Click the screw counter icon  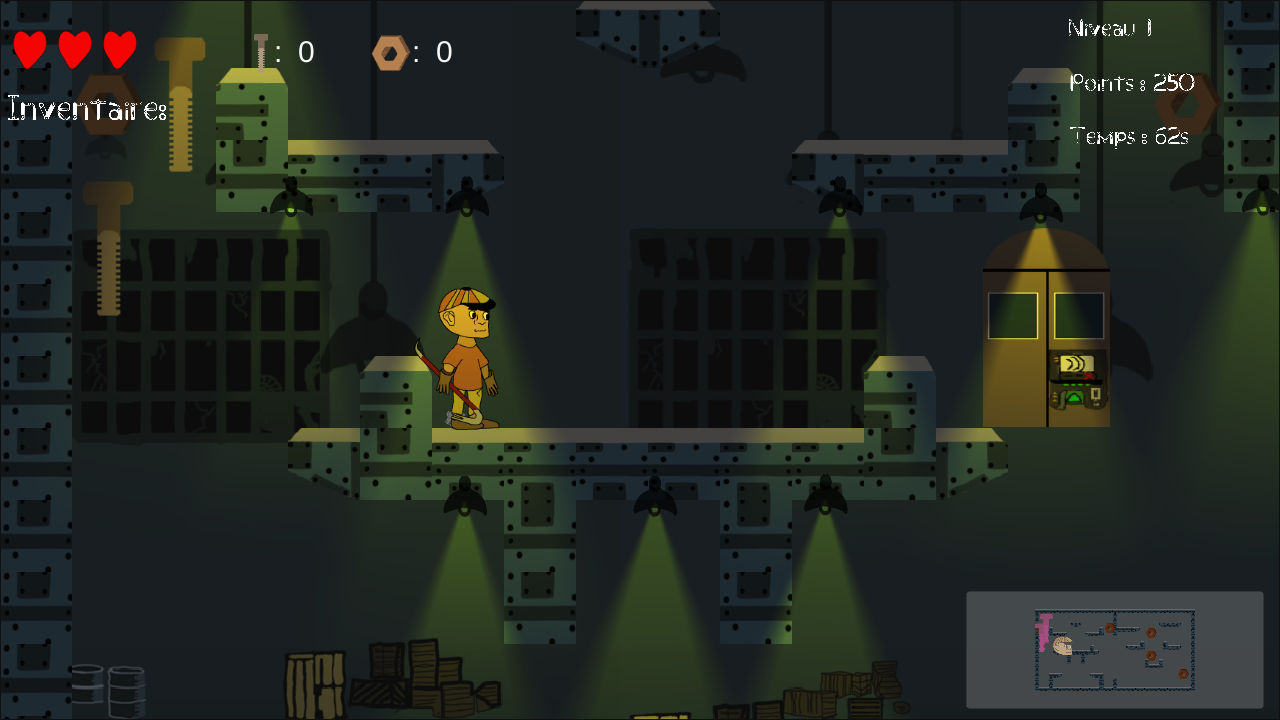point(261,53)
